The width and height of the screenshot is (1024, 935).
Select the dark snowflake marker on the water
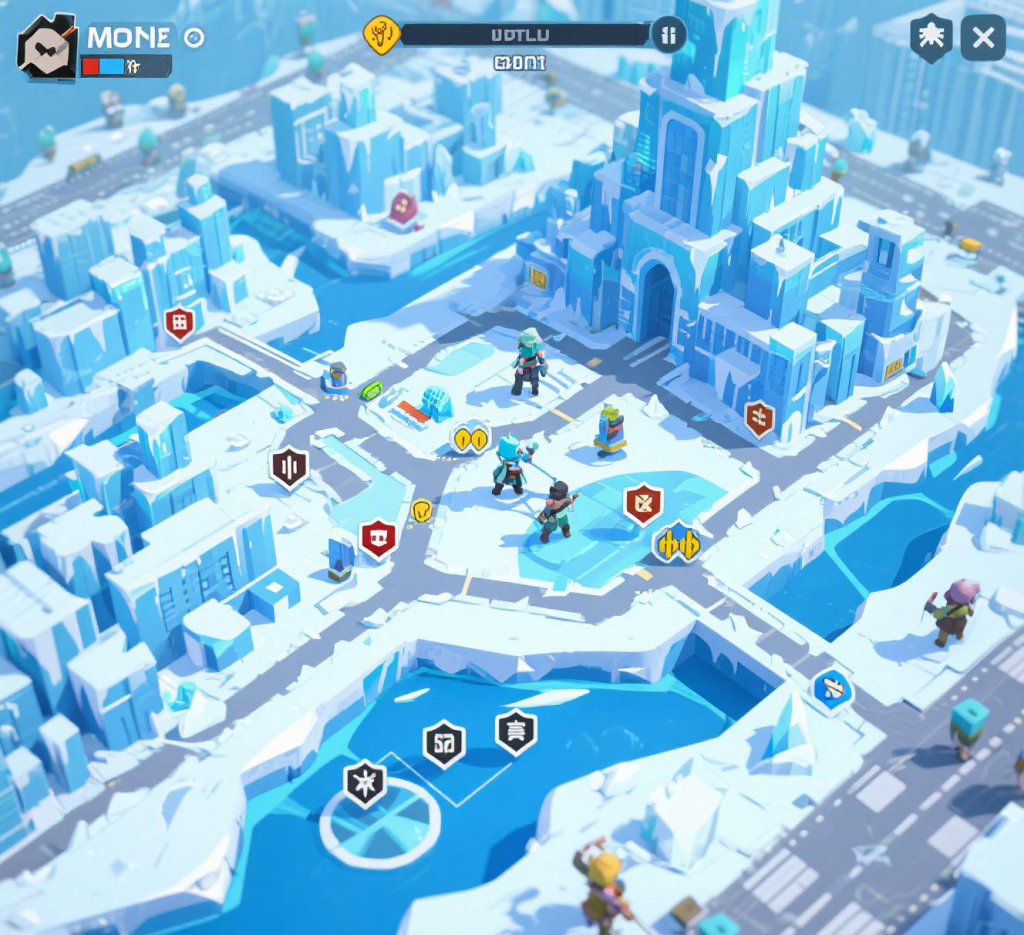pos(365,782)
